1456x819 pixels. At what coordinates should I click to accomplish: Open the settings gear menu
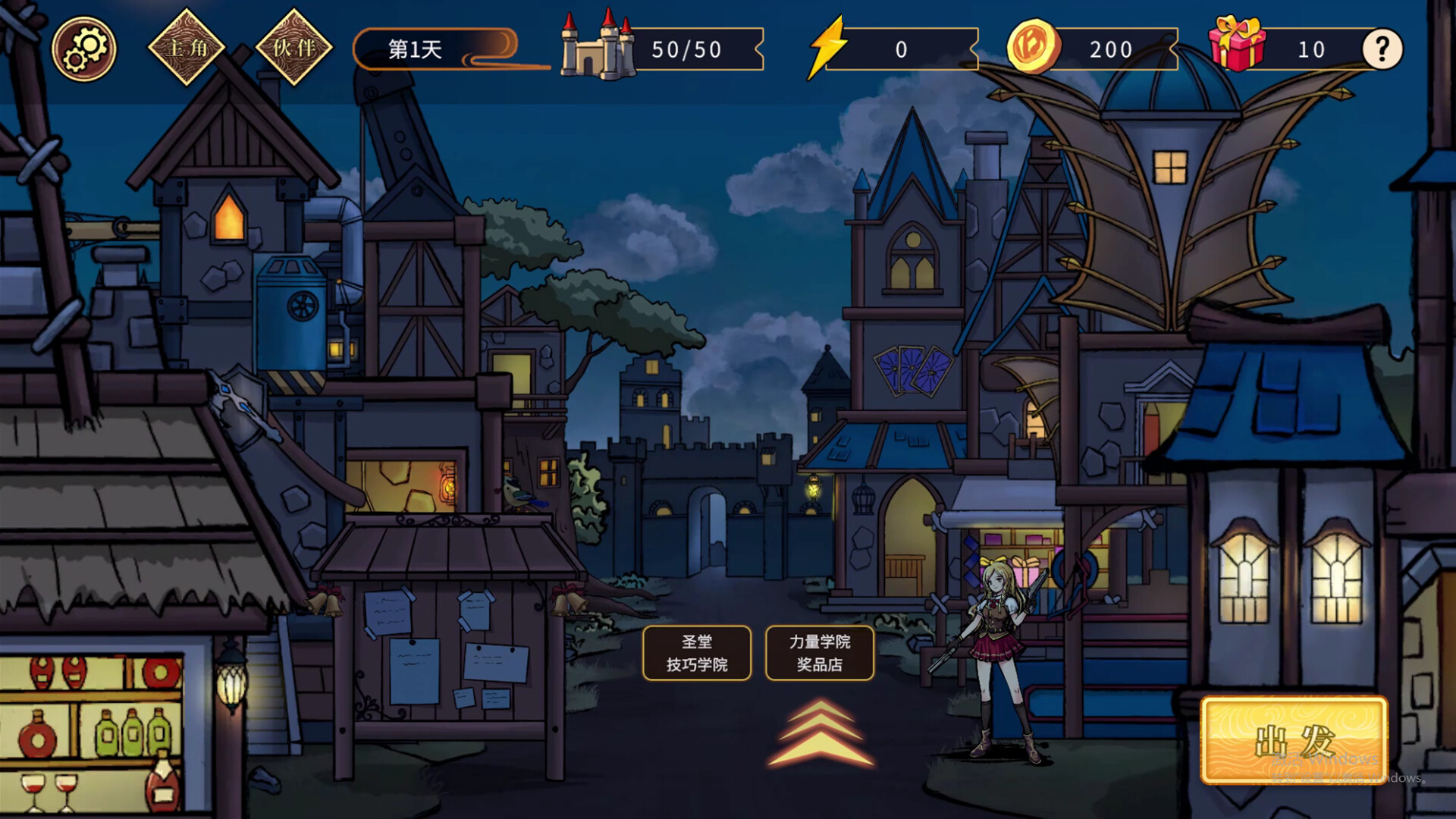pyautogui.click(x=86, y=49)
